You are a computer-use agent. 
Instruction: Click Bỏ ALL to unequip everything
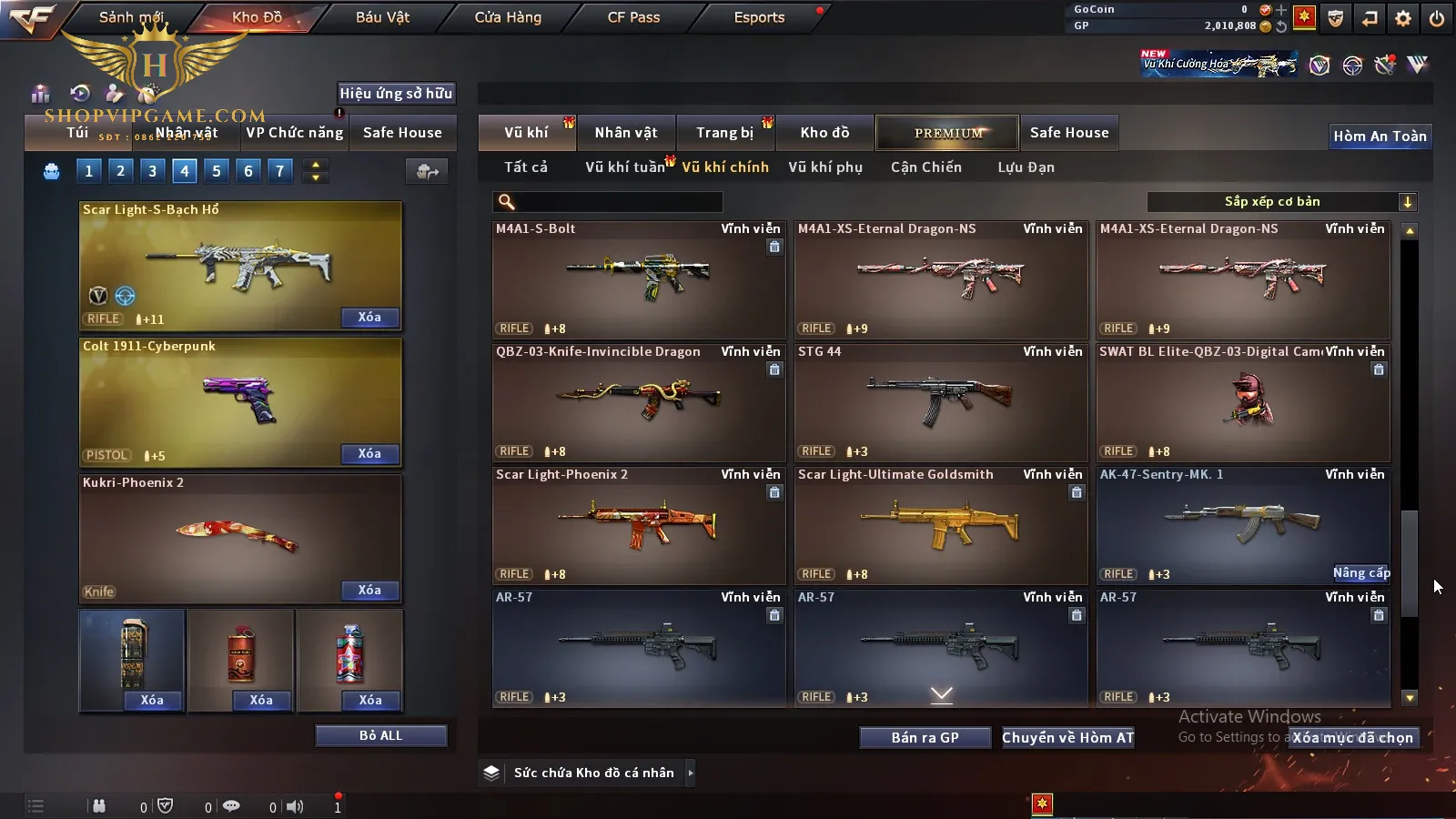click(x=380, y=735)
